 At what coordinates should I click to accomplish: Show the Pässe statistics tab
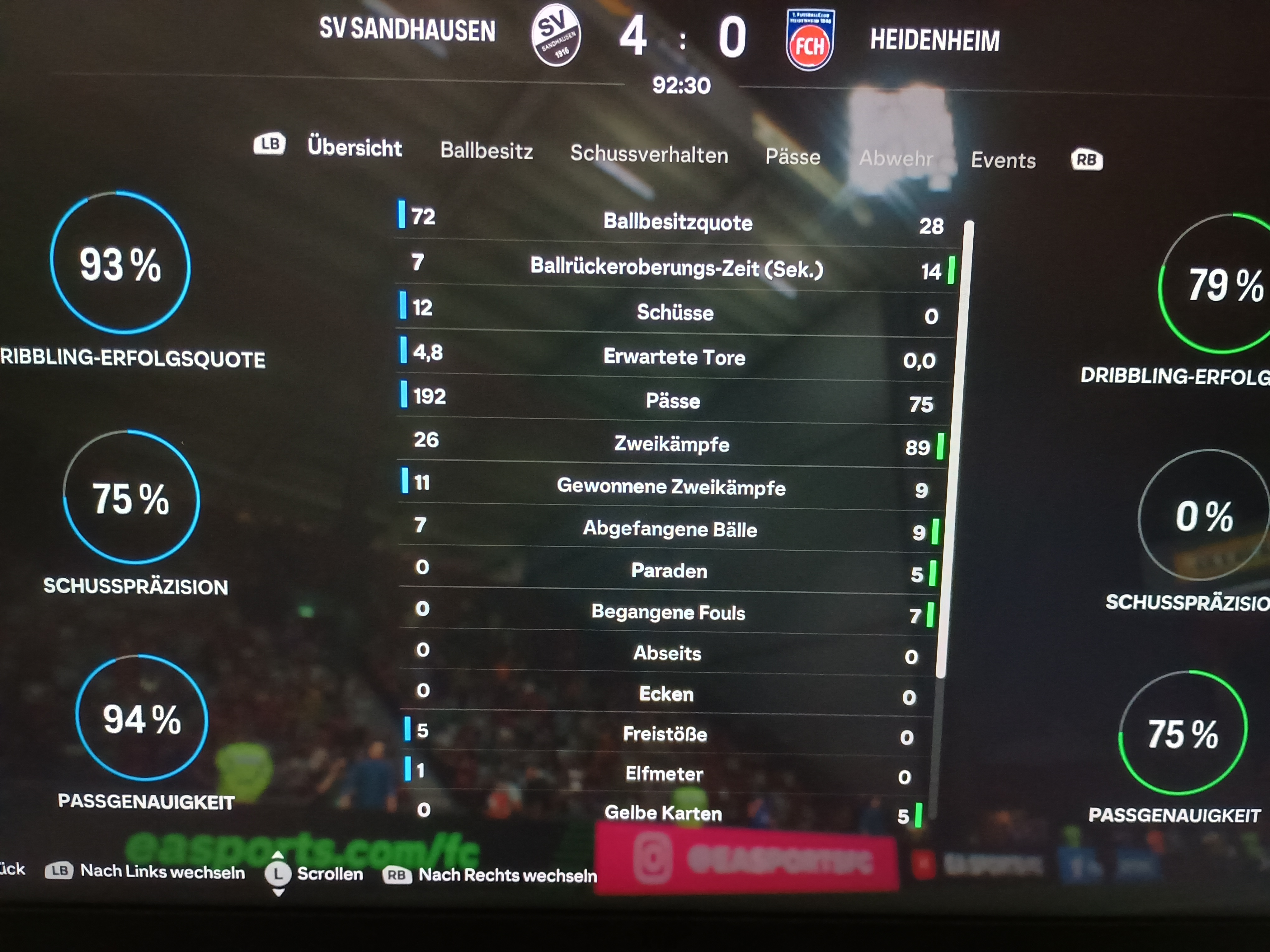tap(792, 157)
